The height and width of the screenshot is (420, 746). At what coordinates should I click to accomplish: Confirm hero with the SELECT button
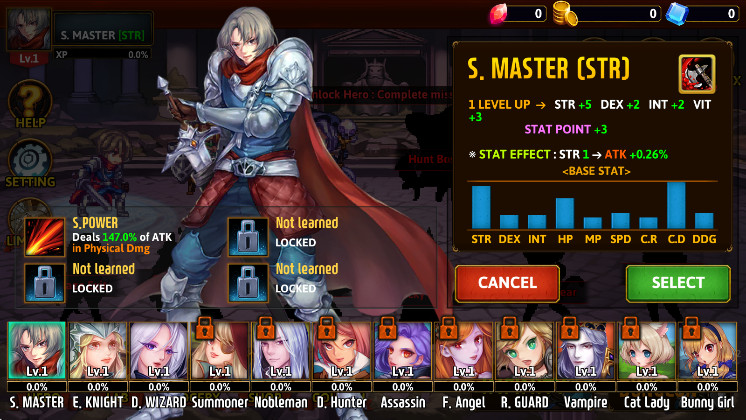click(678, 283)
